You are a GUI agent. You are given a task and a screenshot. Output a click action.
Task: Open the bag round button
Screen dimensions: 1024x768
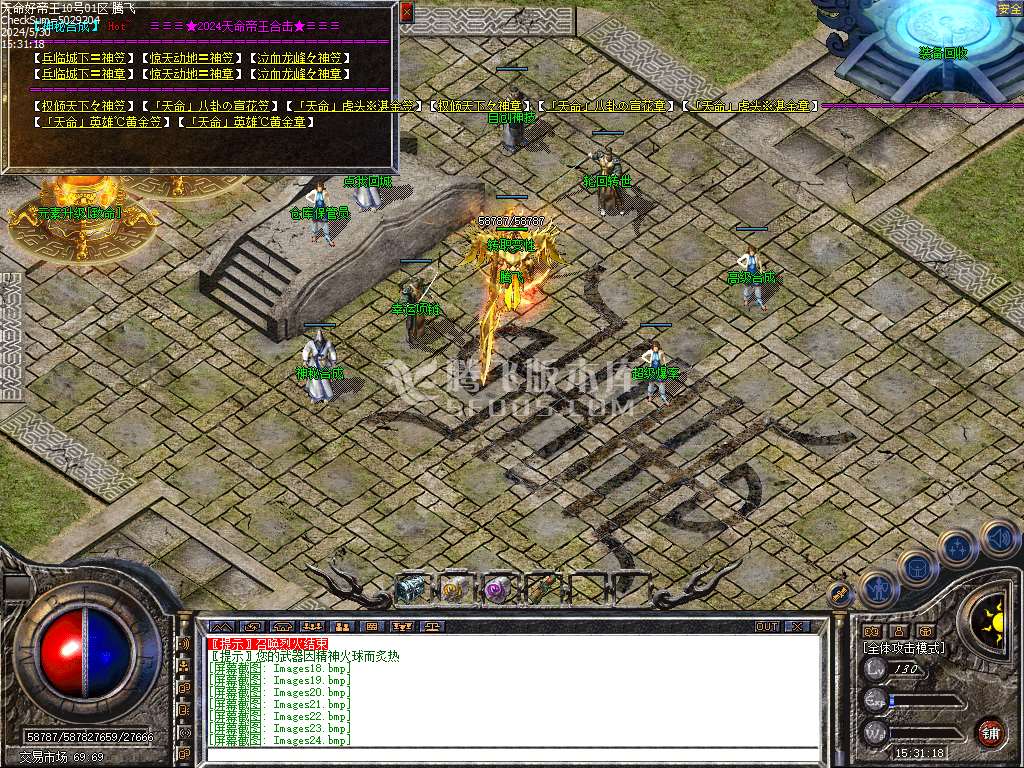click(917, 569)
